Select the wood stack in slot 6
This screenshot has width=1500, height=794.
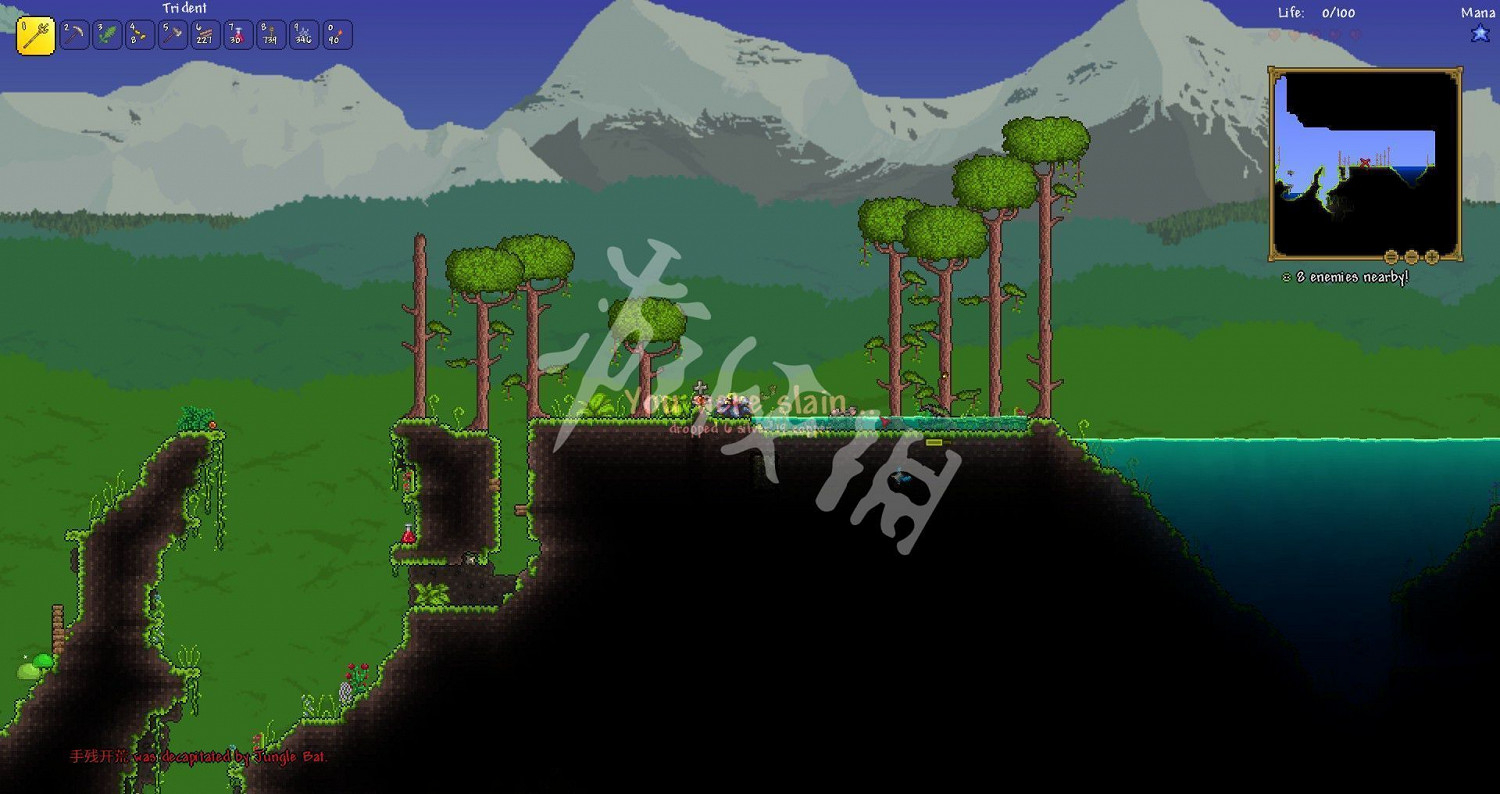(x=138, y=34)
